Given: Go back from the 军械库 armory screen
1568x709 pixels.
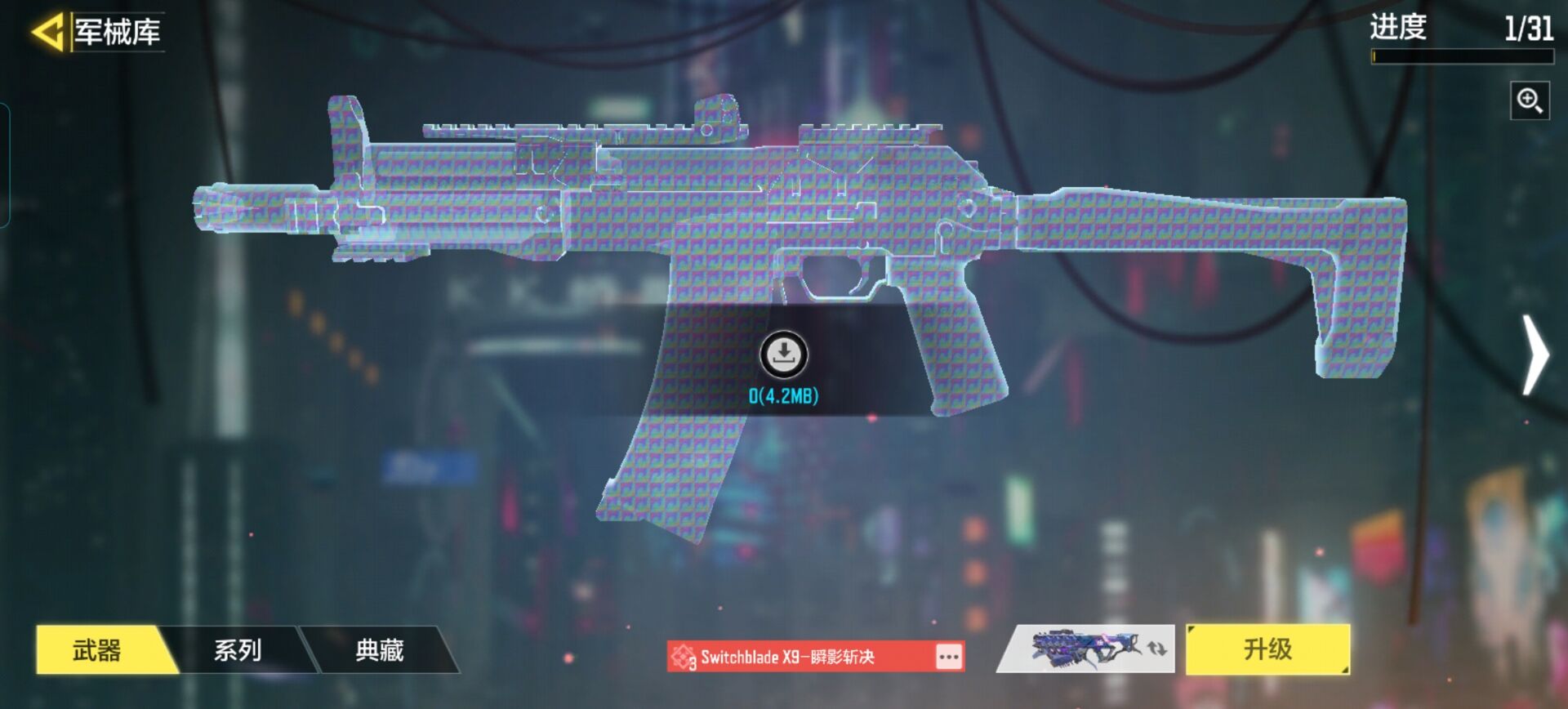Looking at the screenshot, I should click(x=47, y=33).
